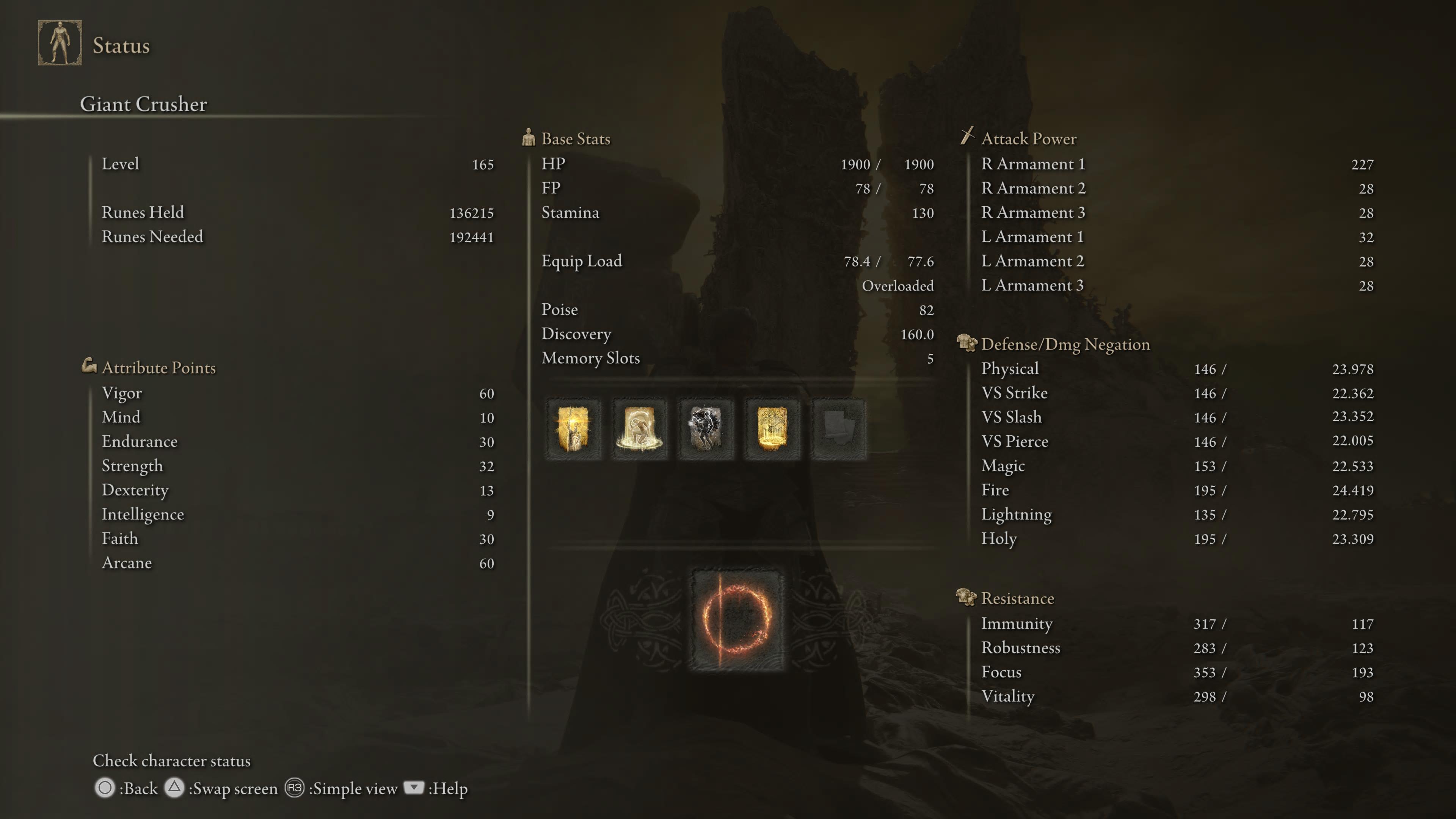Select the golden Erdtree incantation slot
This screenshot has height=819, width=1456.
pos(772,429)
